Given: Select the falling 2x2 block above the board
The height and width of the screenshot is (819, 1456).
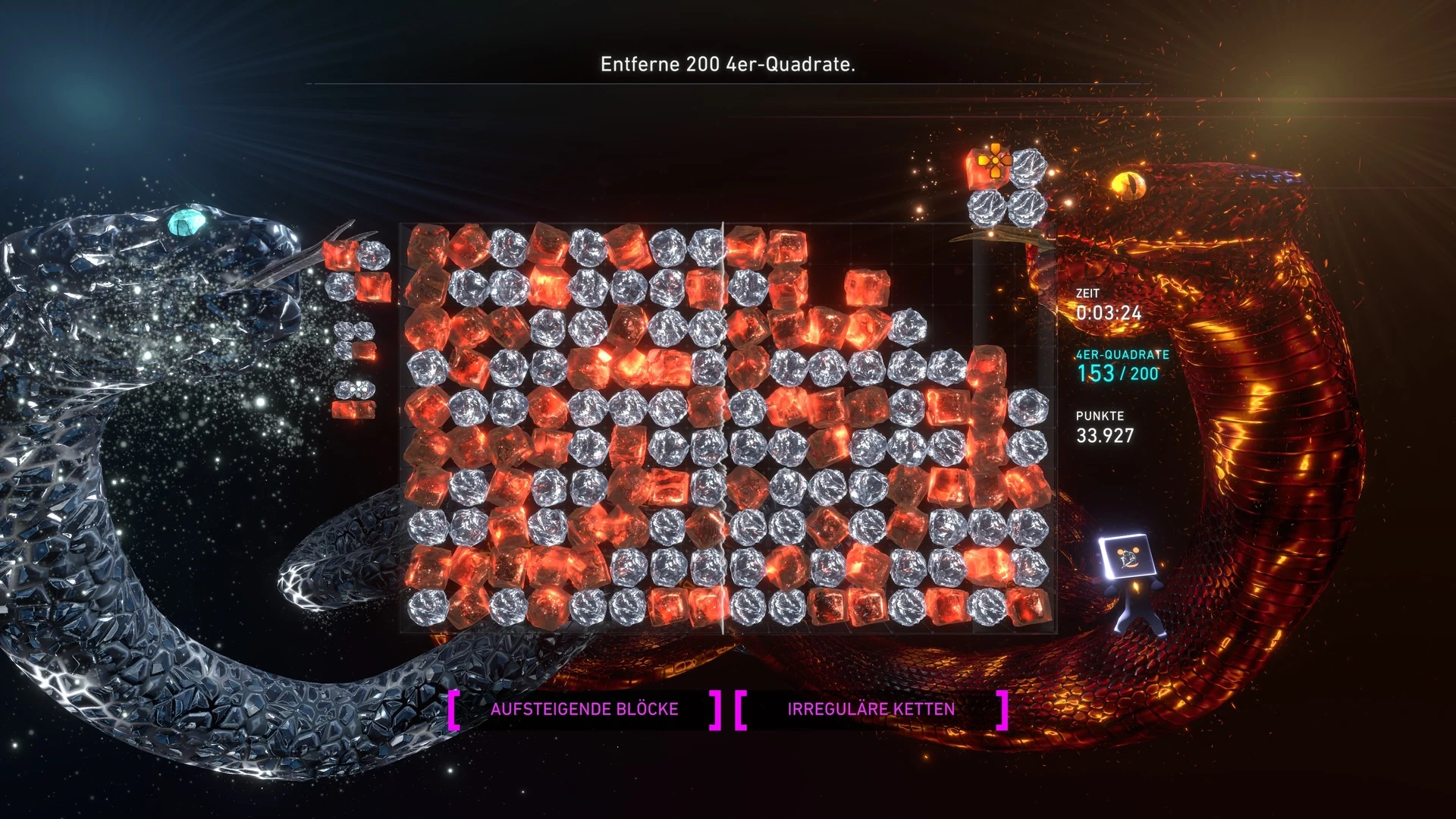Looking at the screenshot, I should [1008, 187].
